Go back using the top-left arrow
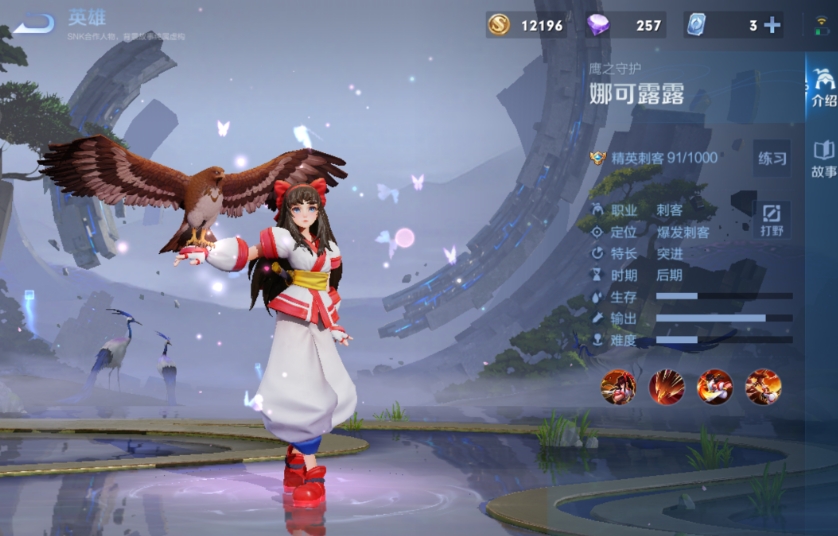The image size is (838, 536). 35,22
